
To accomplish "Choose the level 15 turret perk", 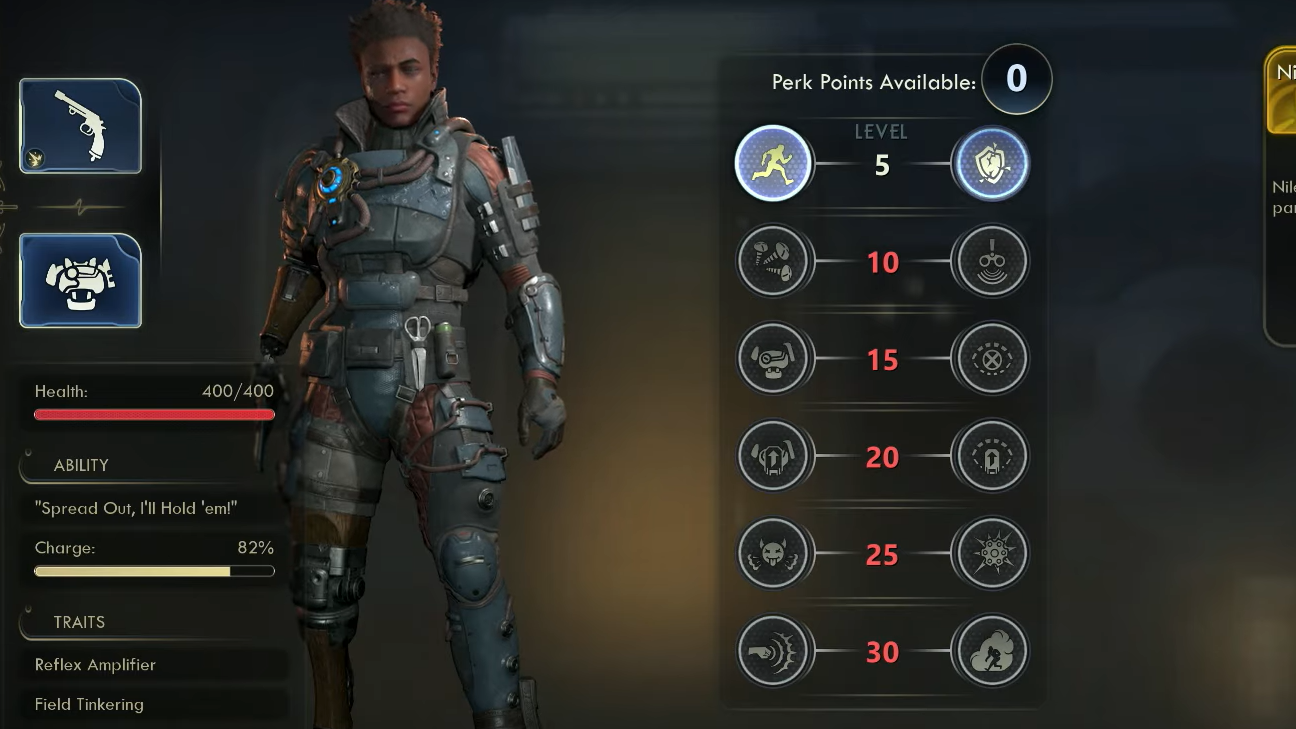I will coord(773,358).
